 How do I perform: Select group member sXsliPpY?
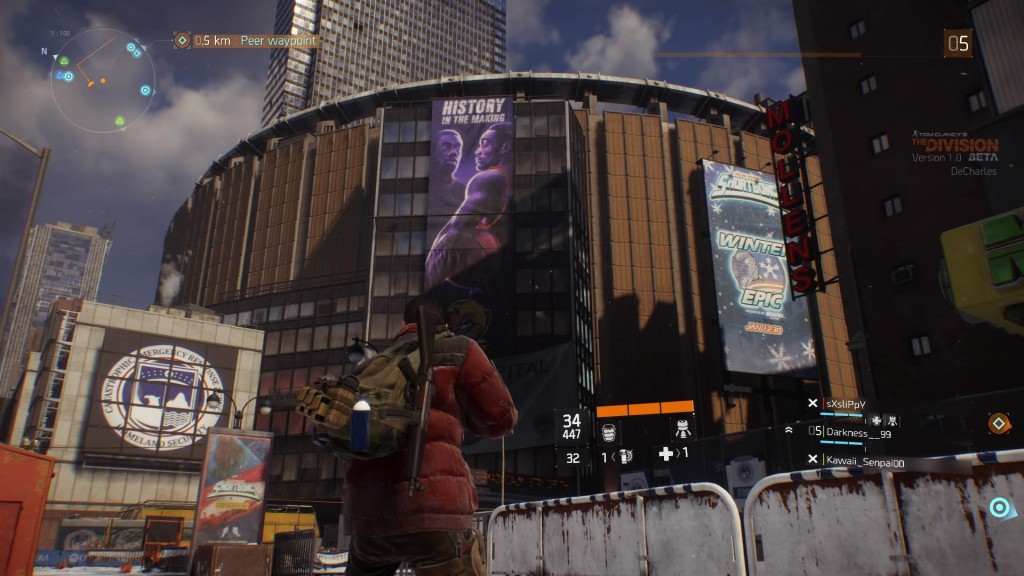(x=845, y=404)
